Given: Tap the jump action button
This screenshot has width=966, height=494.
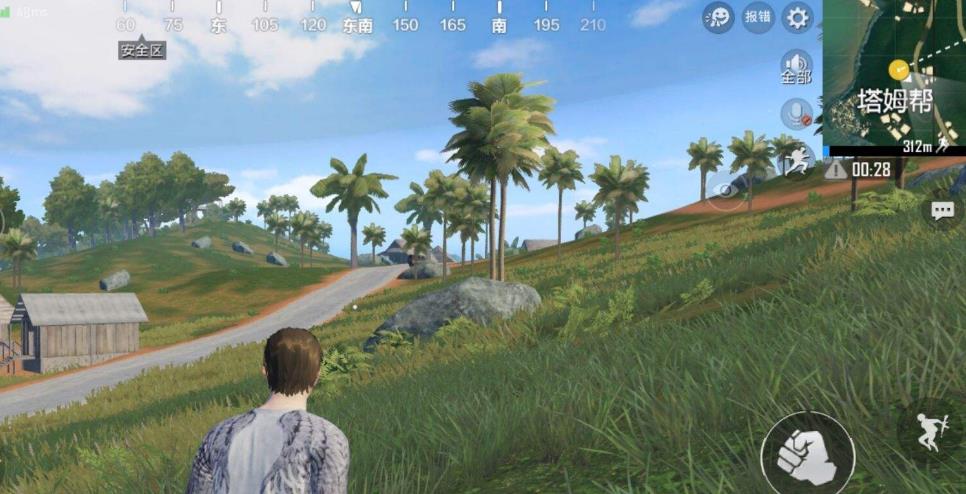Looking at the screenshot, I should click(930, 431).
